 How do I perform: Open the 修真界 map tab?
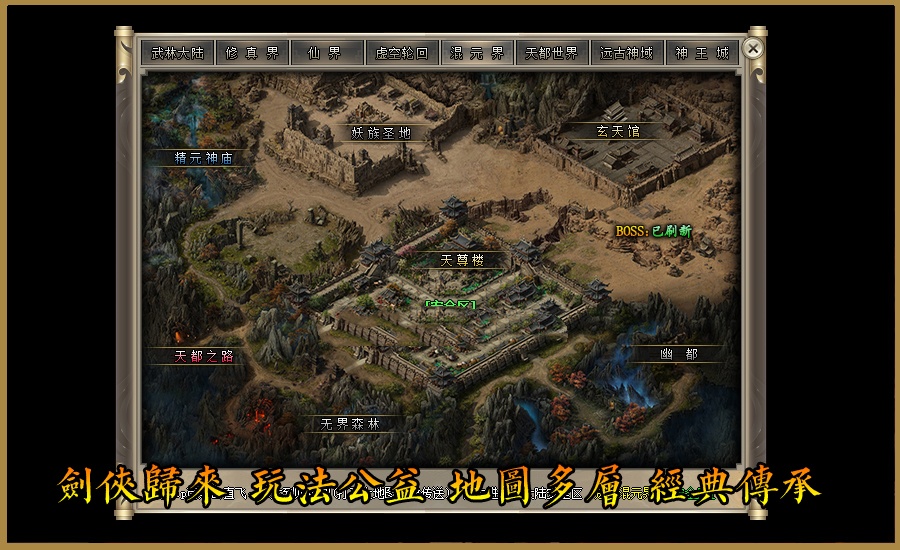[252, 53]
